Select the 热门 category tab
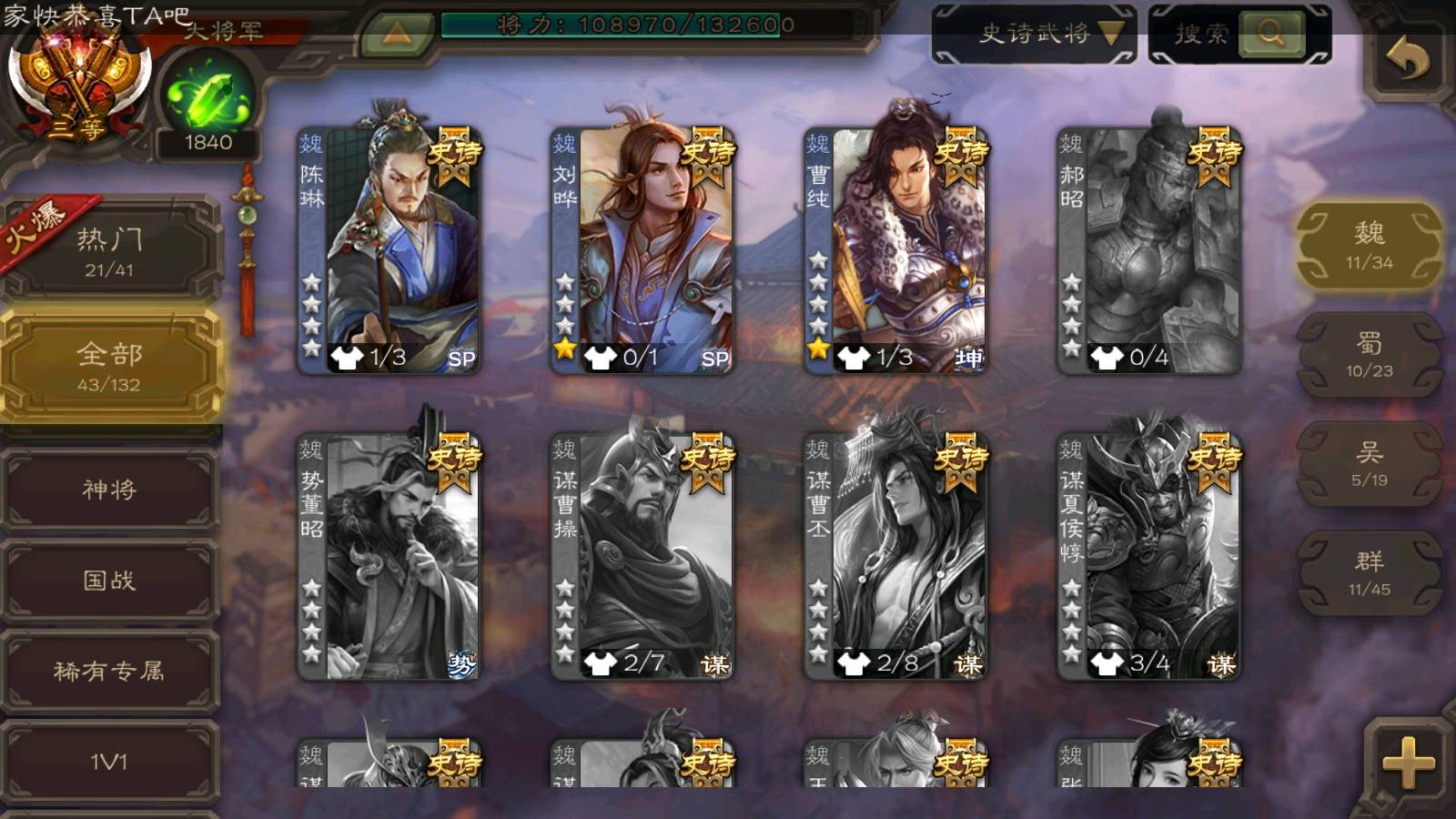The image size is (1456, 819). tap(109, 250)
